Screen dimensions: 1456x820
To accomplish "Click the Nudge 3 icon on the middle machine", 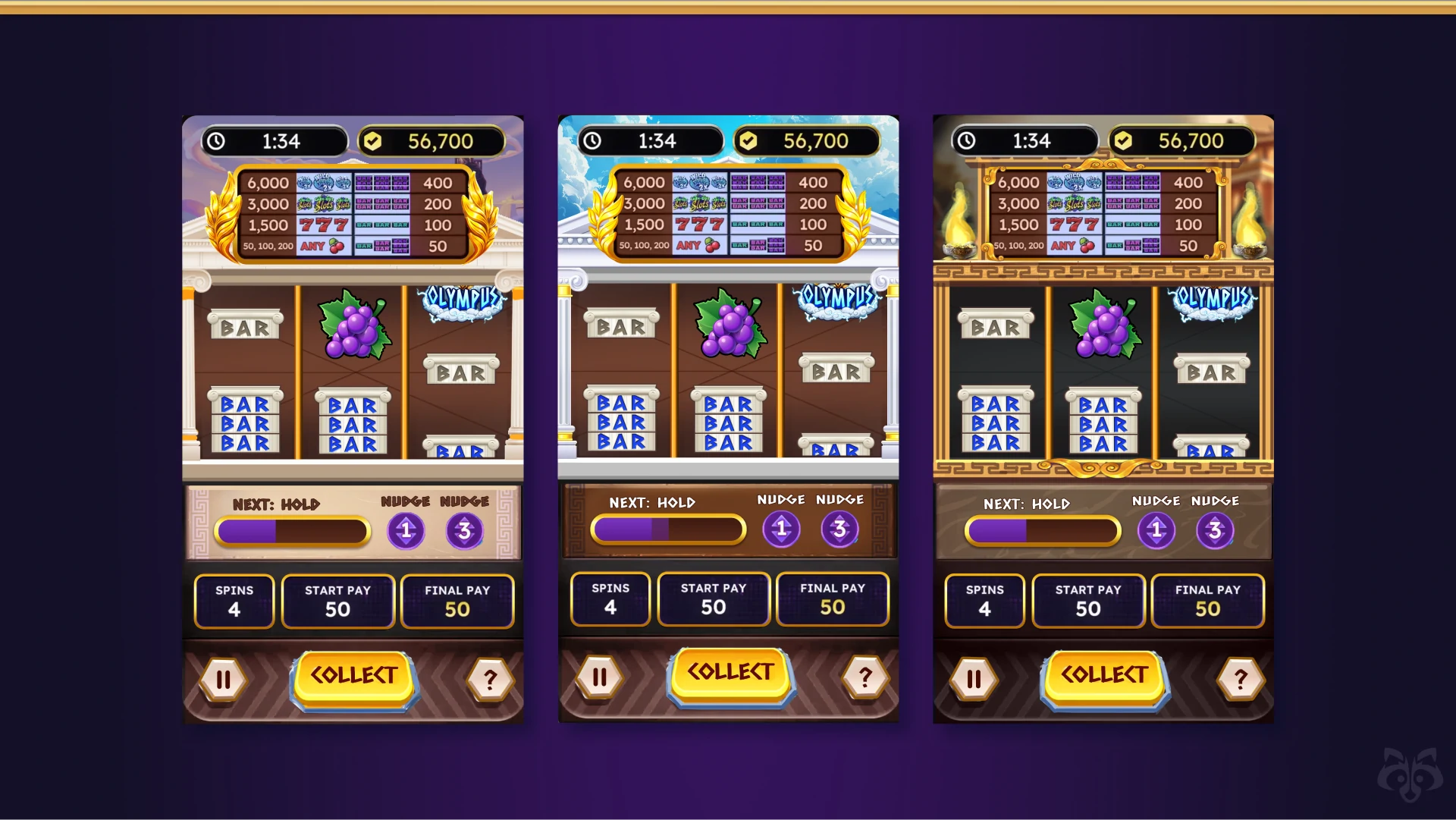I will (839, 529).
